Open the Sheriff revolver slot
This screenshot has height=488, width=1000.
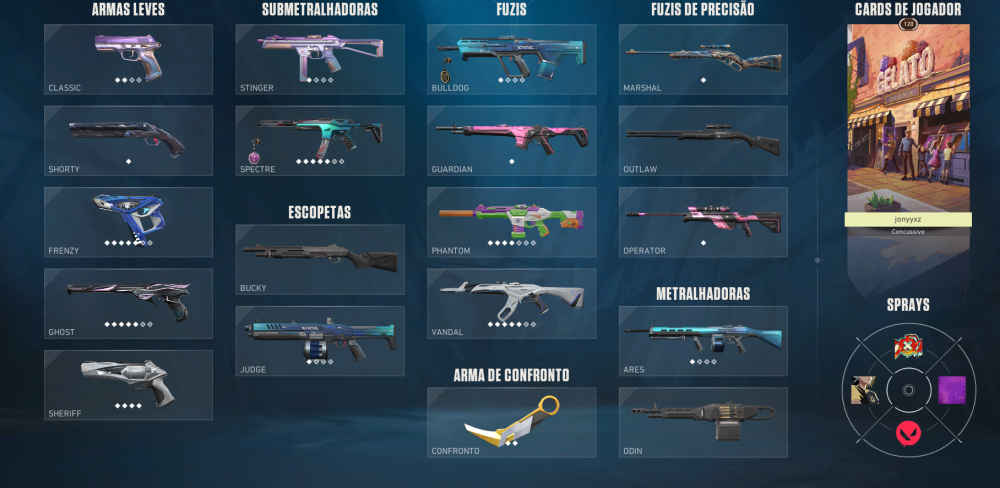point(128,384)
